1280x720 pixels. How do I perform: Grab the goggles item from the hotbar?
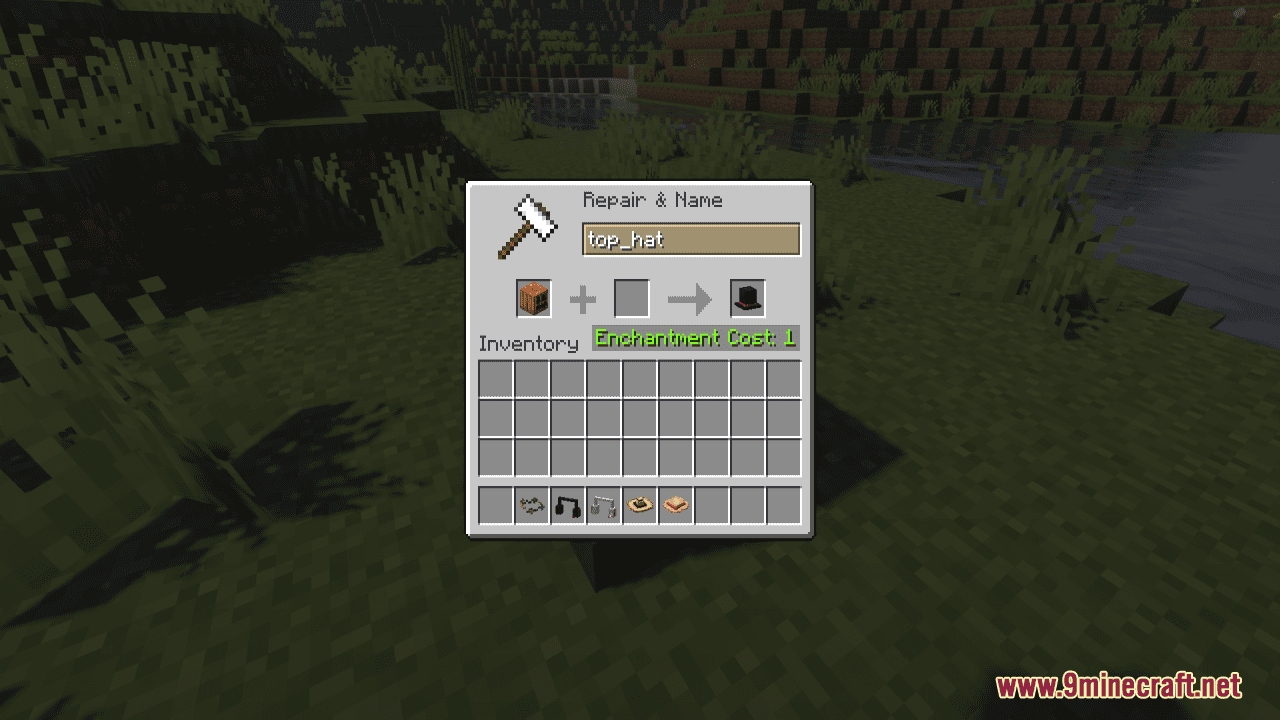click(x=531, y=505)
